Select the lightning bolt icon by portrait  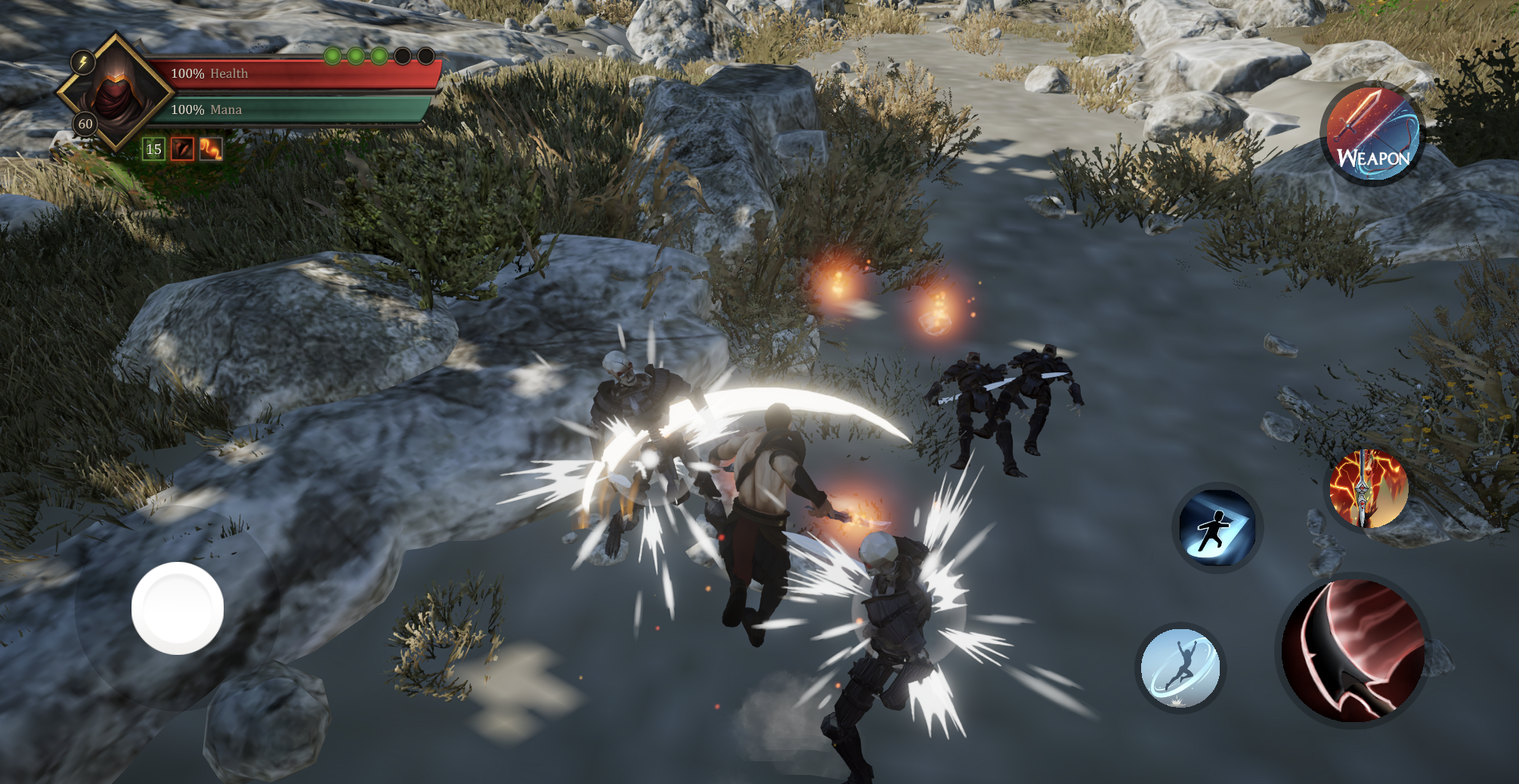point(82,62)
